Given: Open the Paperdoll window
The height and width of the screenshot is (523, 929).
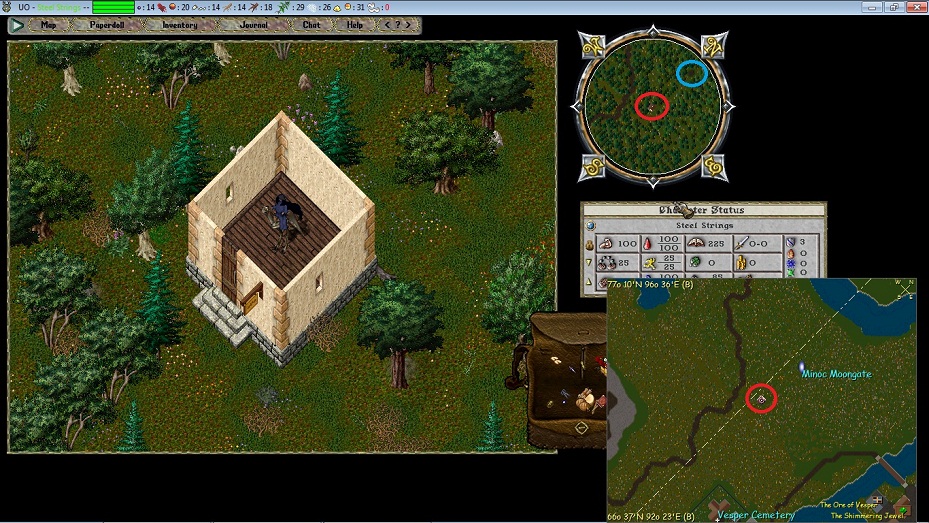Looking at the screenshot, I should 107,25.
